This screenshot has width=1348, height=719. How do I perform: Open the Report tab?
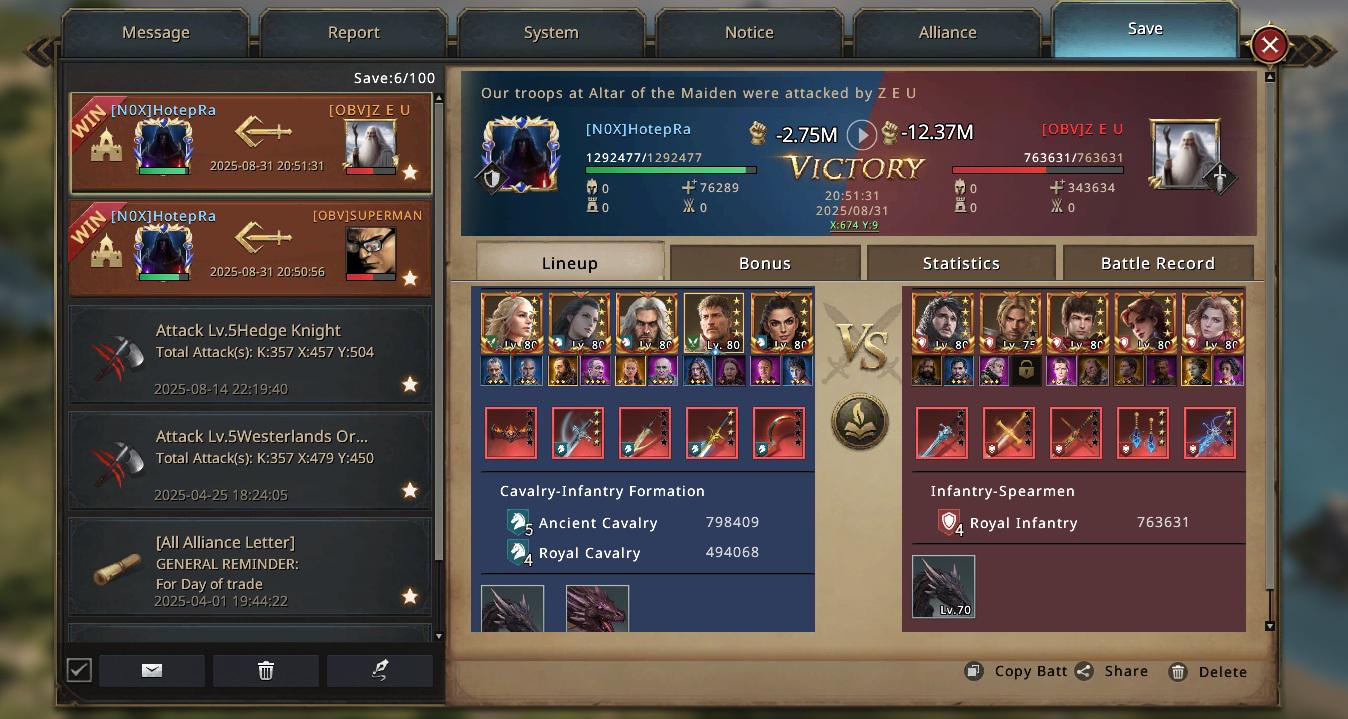(x=353, y=33)
